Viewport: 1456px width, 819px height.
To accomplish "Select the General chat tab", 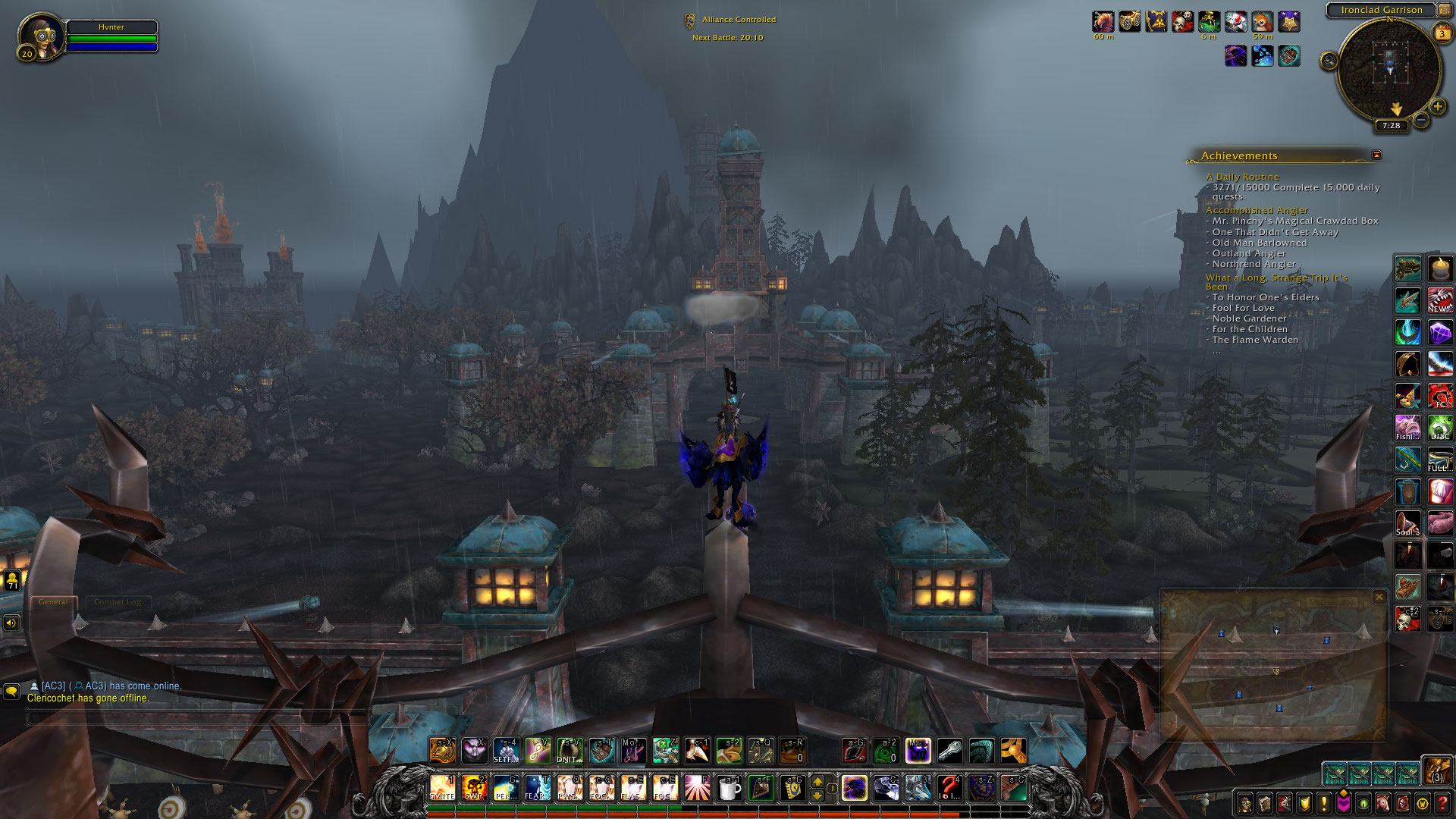I will (x=53, y=602).
